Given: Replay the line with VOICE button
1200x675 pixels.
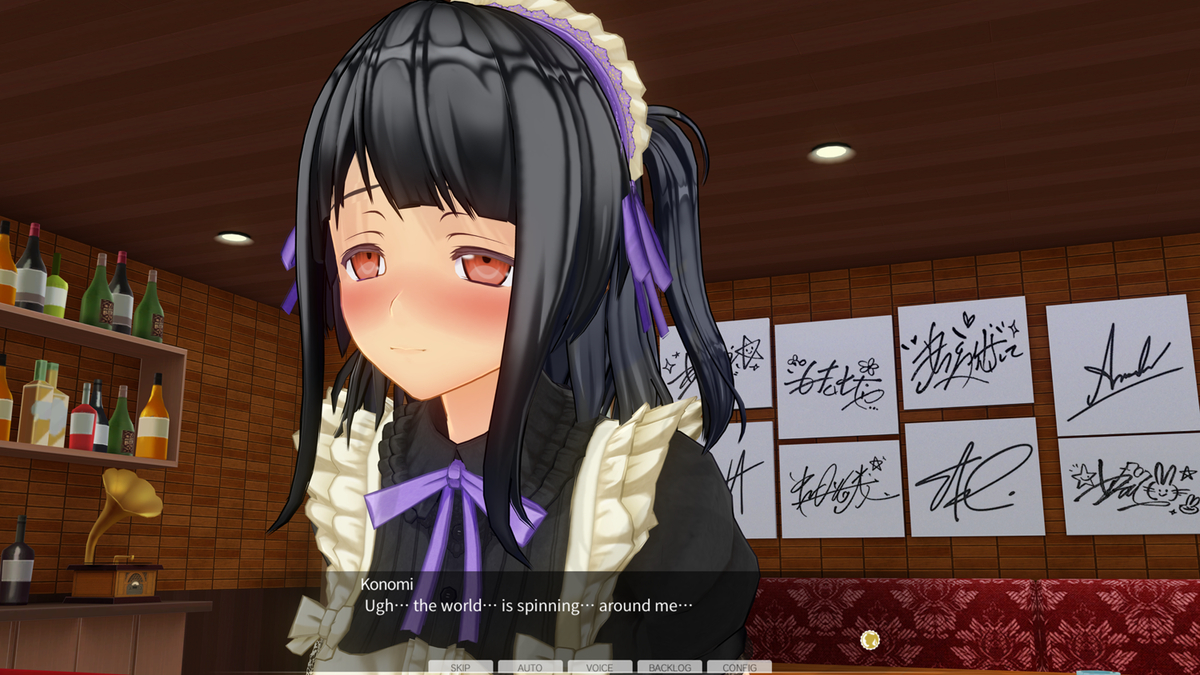Looking at the screenshot, I should point(600,667).
